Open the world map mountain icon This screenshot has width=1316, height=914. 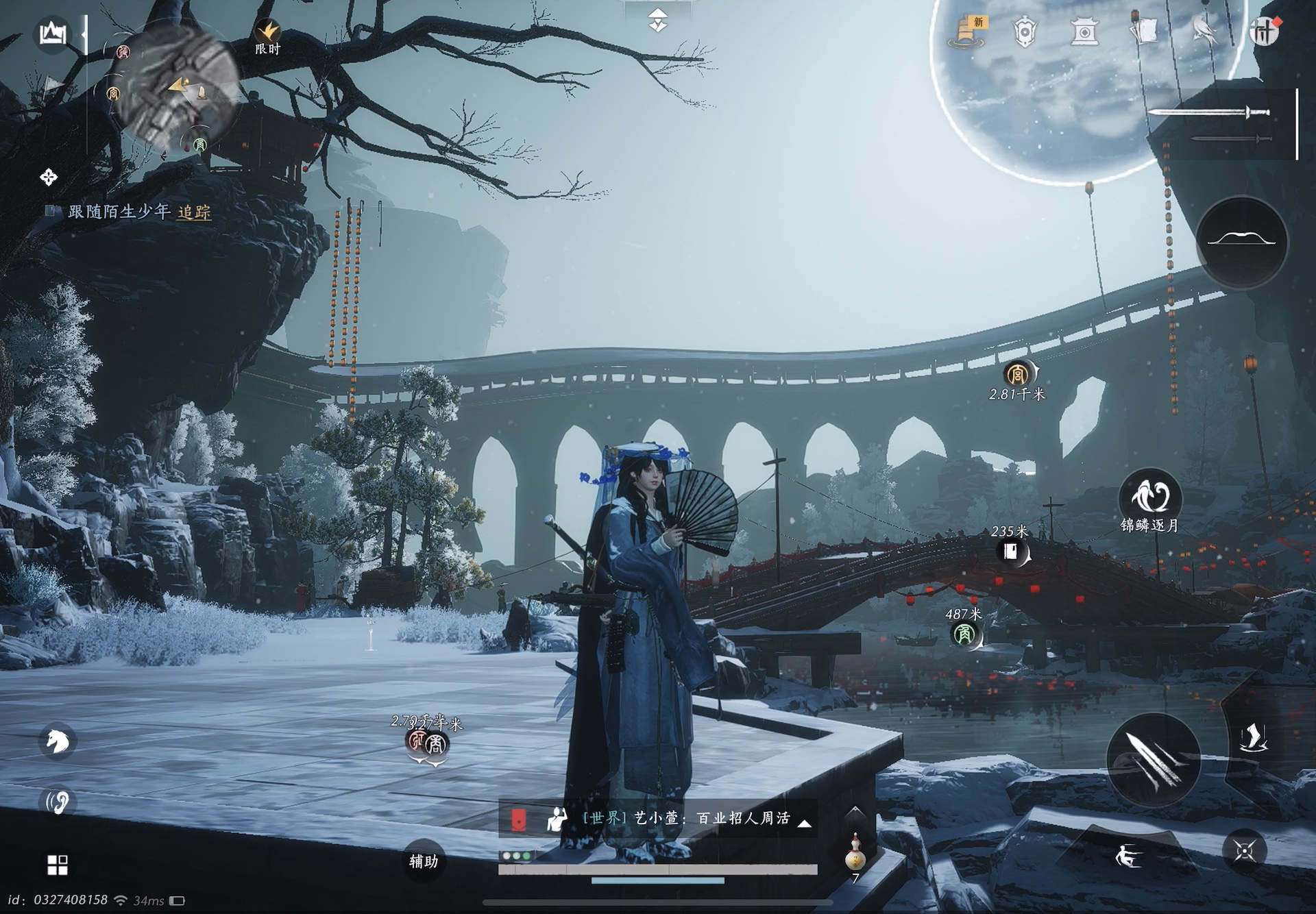click(x=53, y=33)
